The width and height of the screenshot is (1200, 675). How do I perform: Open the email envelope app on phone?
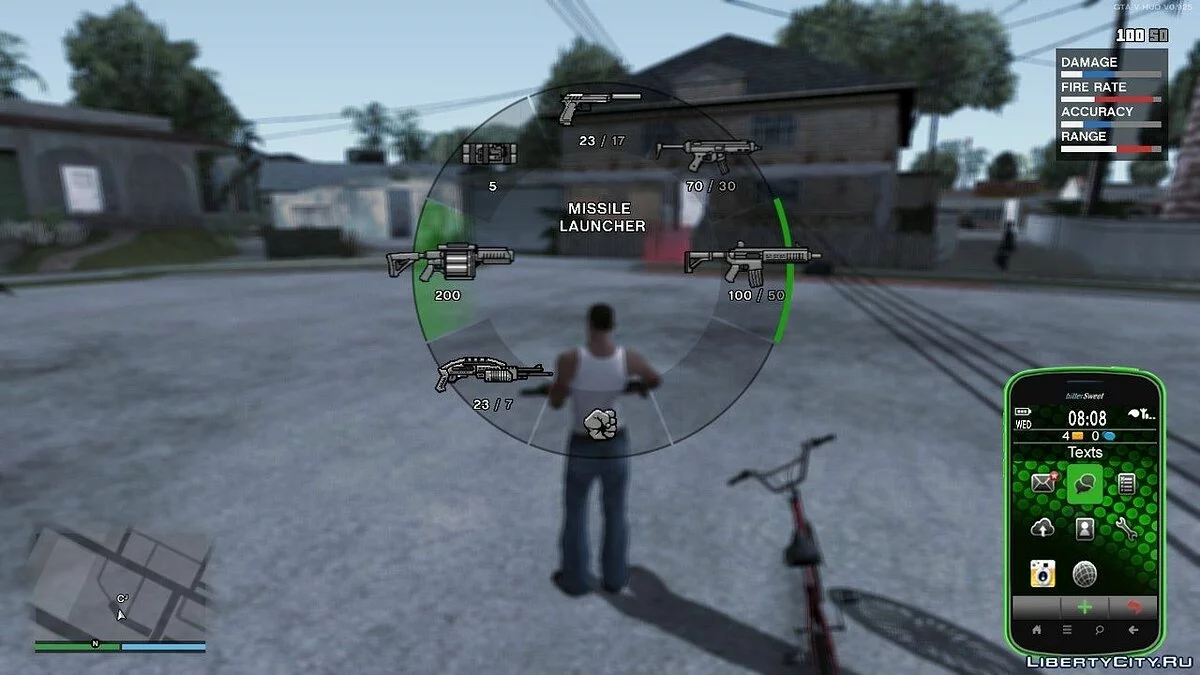pyautogui.click(x=1045, y=483)
